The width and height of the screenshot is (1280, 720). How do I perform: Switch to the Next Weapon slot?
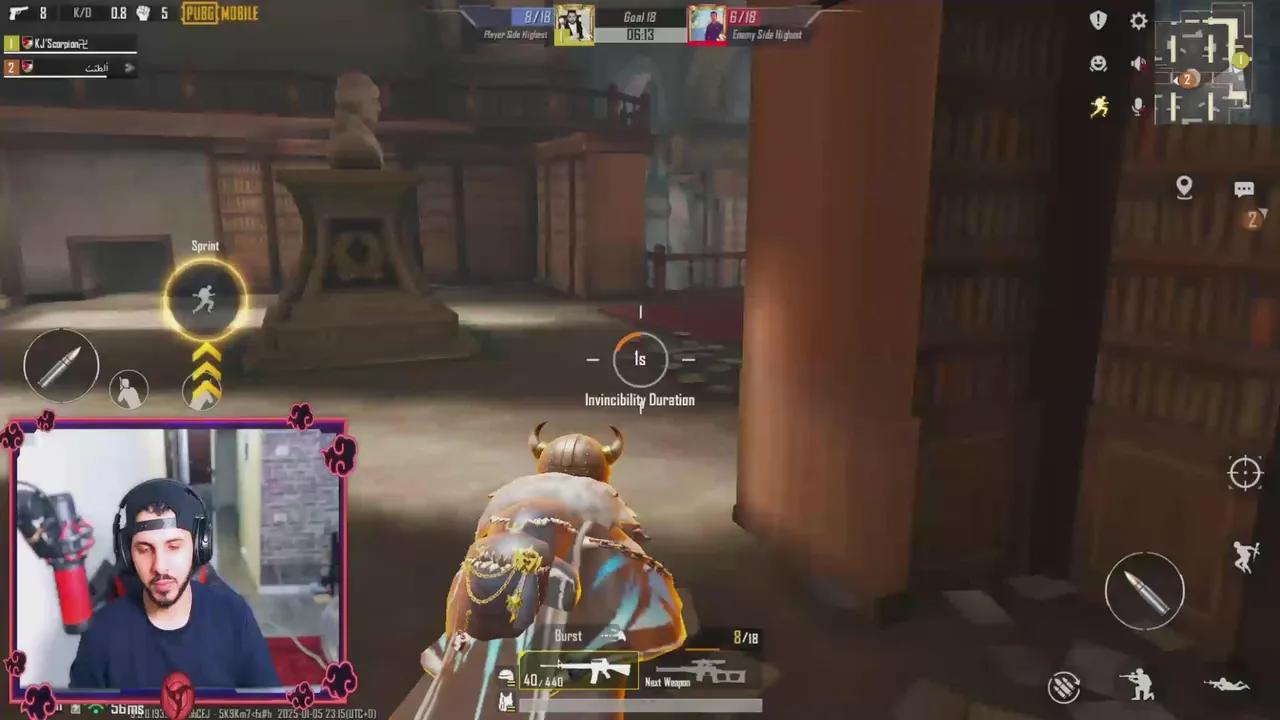click(700, 672)
